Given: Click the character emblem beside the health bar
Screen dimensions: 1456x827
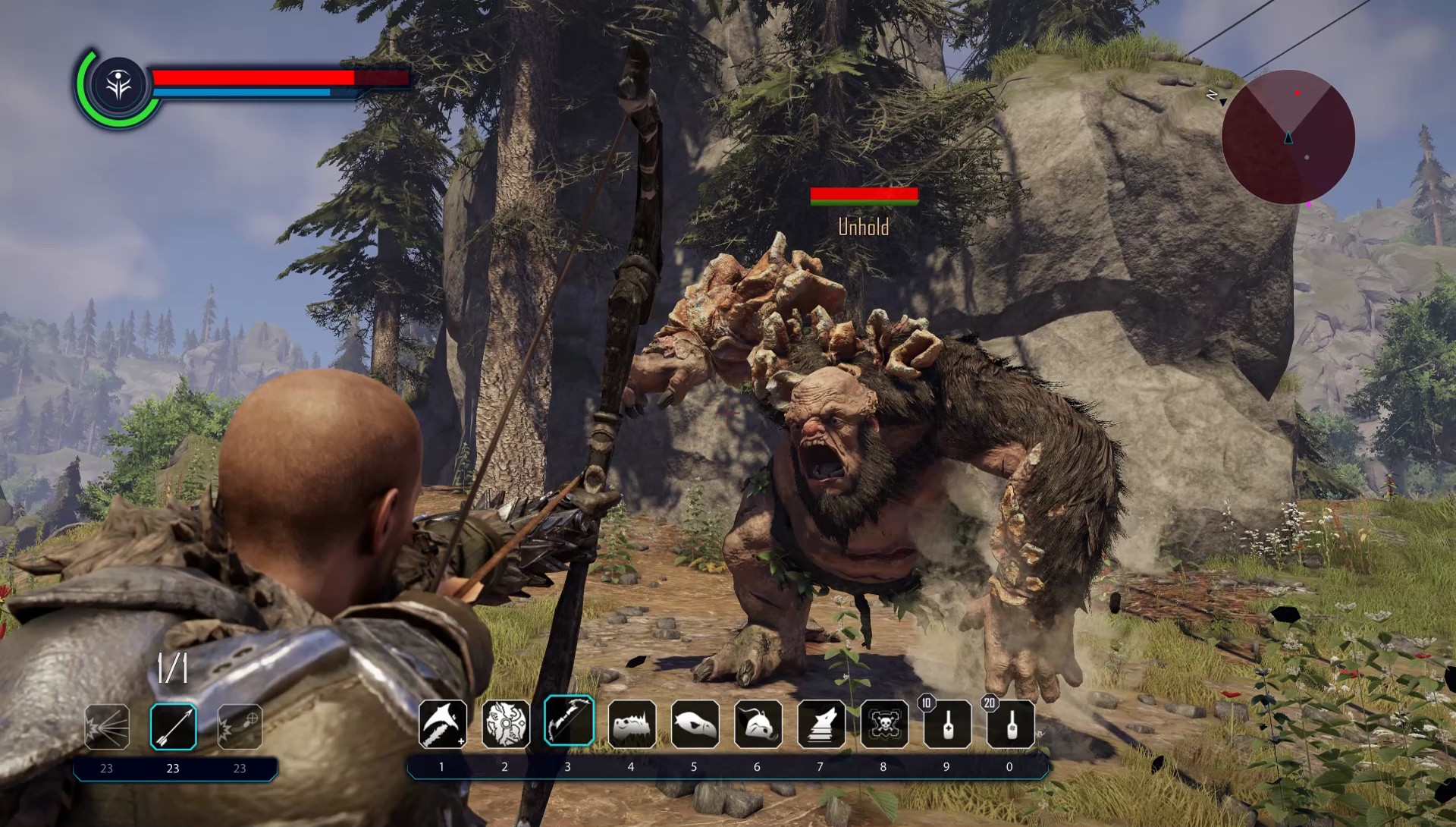Looking at the screenshot, I should click(119, 86).
